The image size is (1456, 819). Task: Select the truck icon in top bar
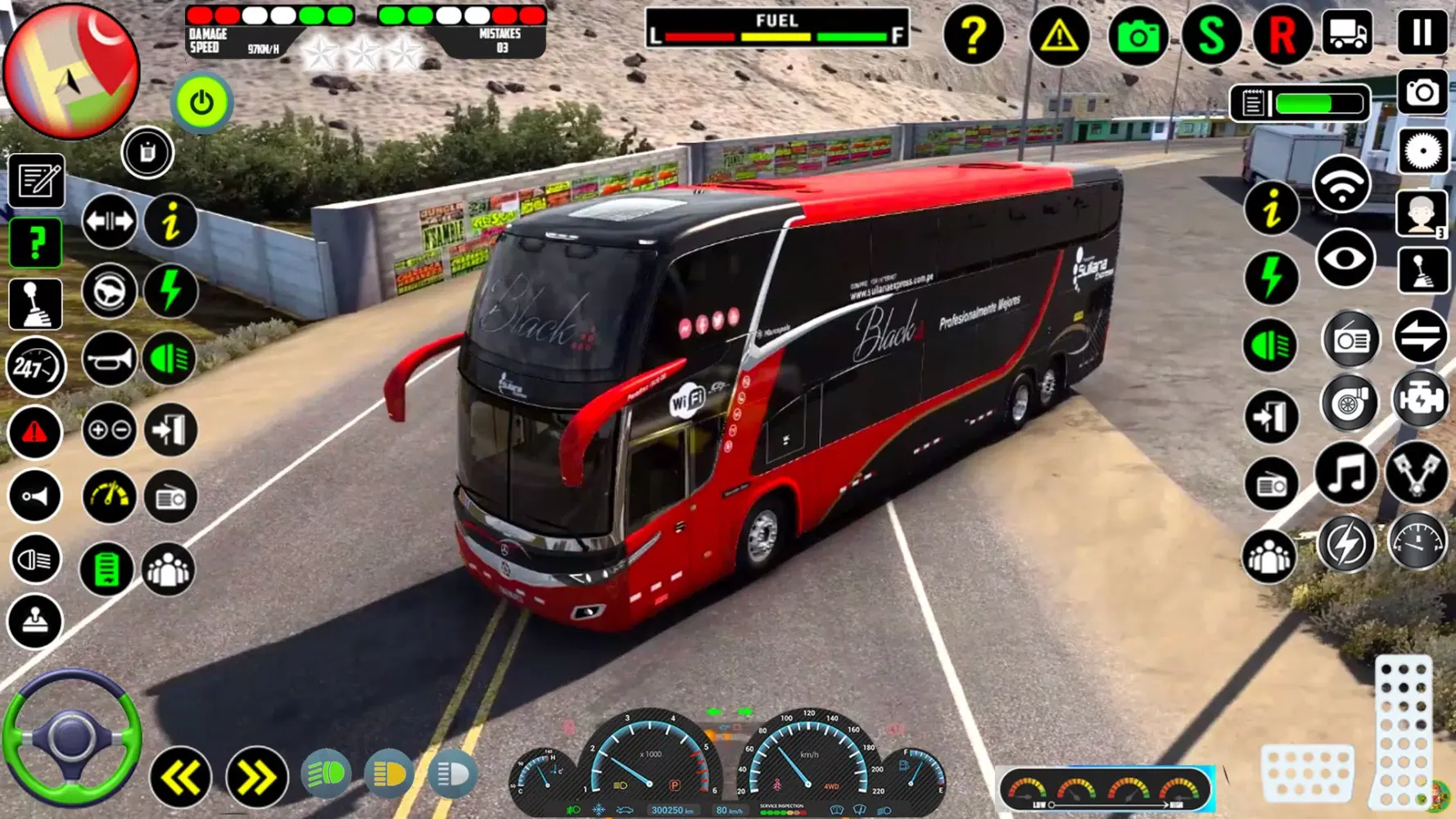click(1348, 34)
